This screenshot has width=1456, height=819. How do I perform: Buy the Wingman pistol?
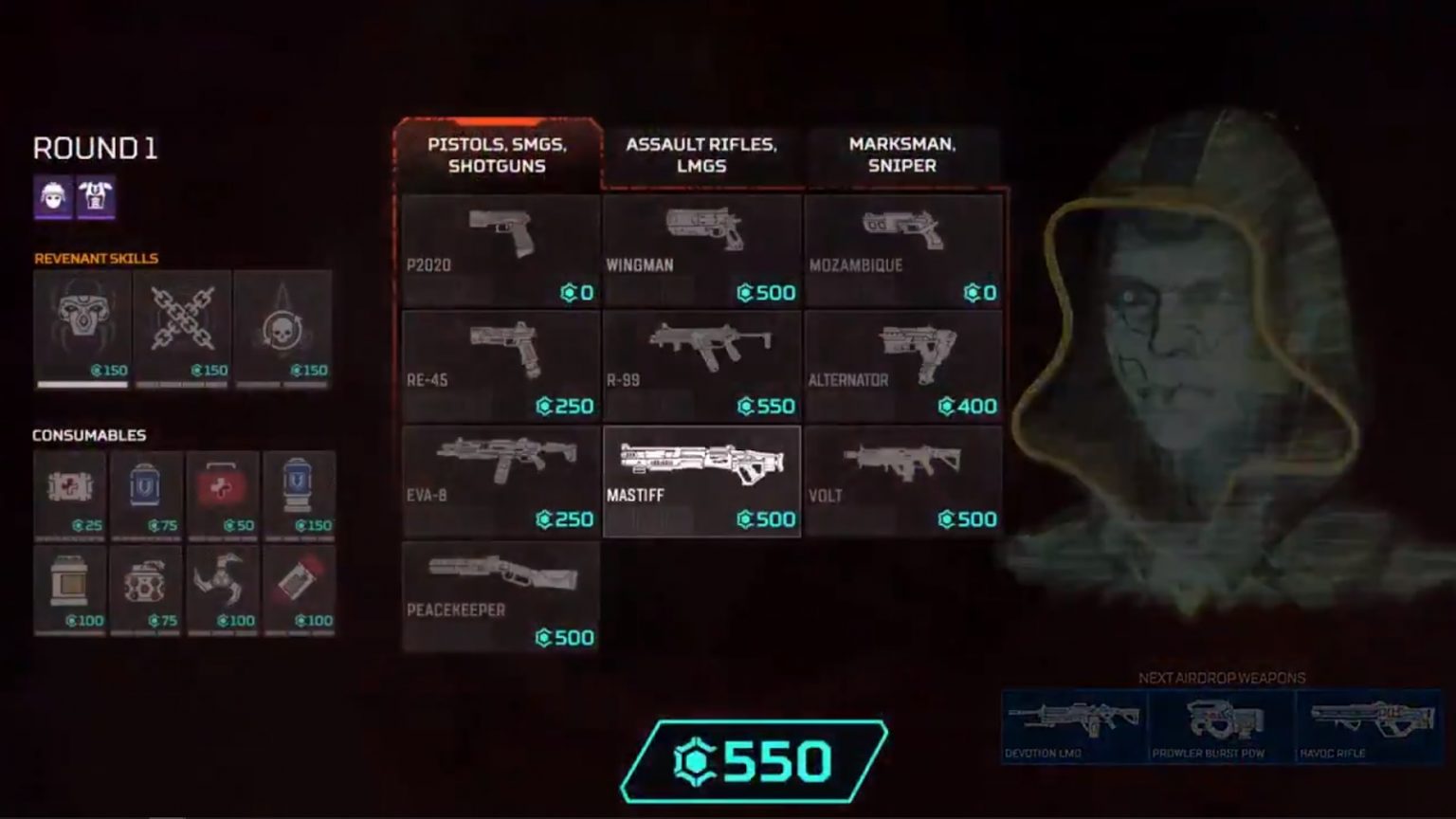[x=701, y=251]
